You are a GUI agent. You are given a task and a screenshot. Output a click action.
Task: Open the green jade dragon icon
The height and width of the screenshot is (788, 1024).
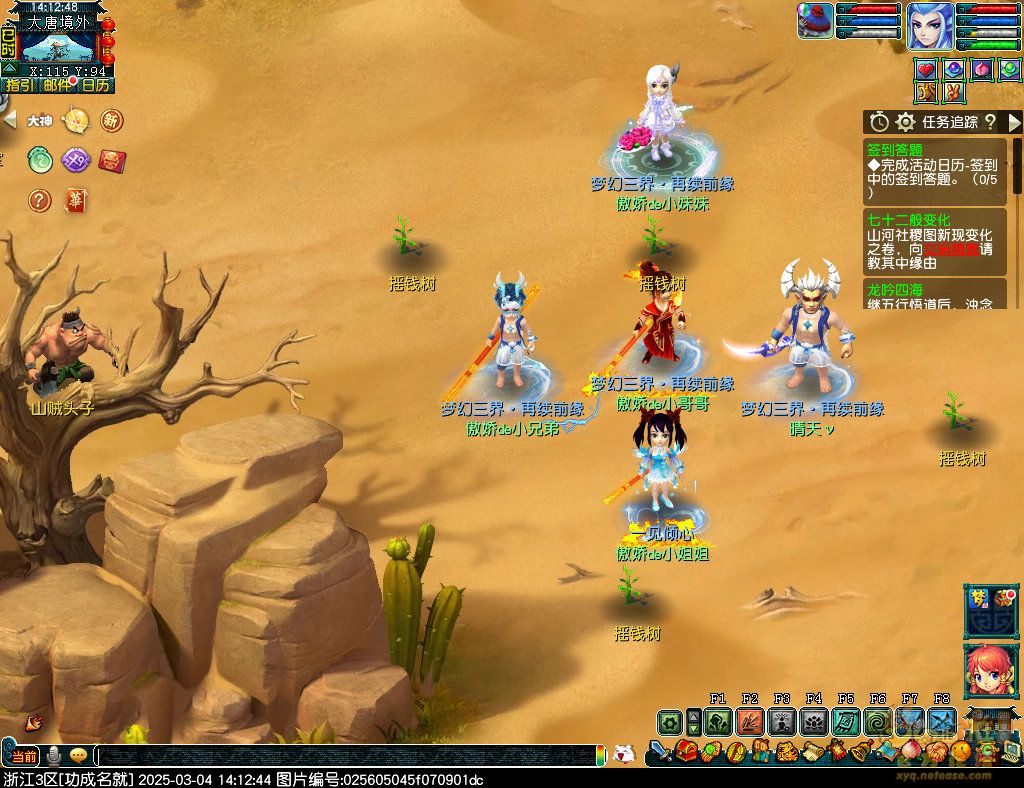pos(40,160)
